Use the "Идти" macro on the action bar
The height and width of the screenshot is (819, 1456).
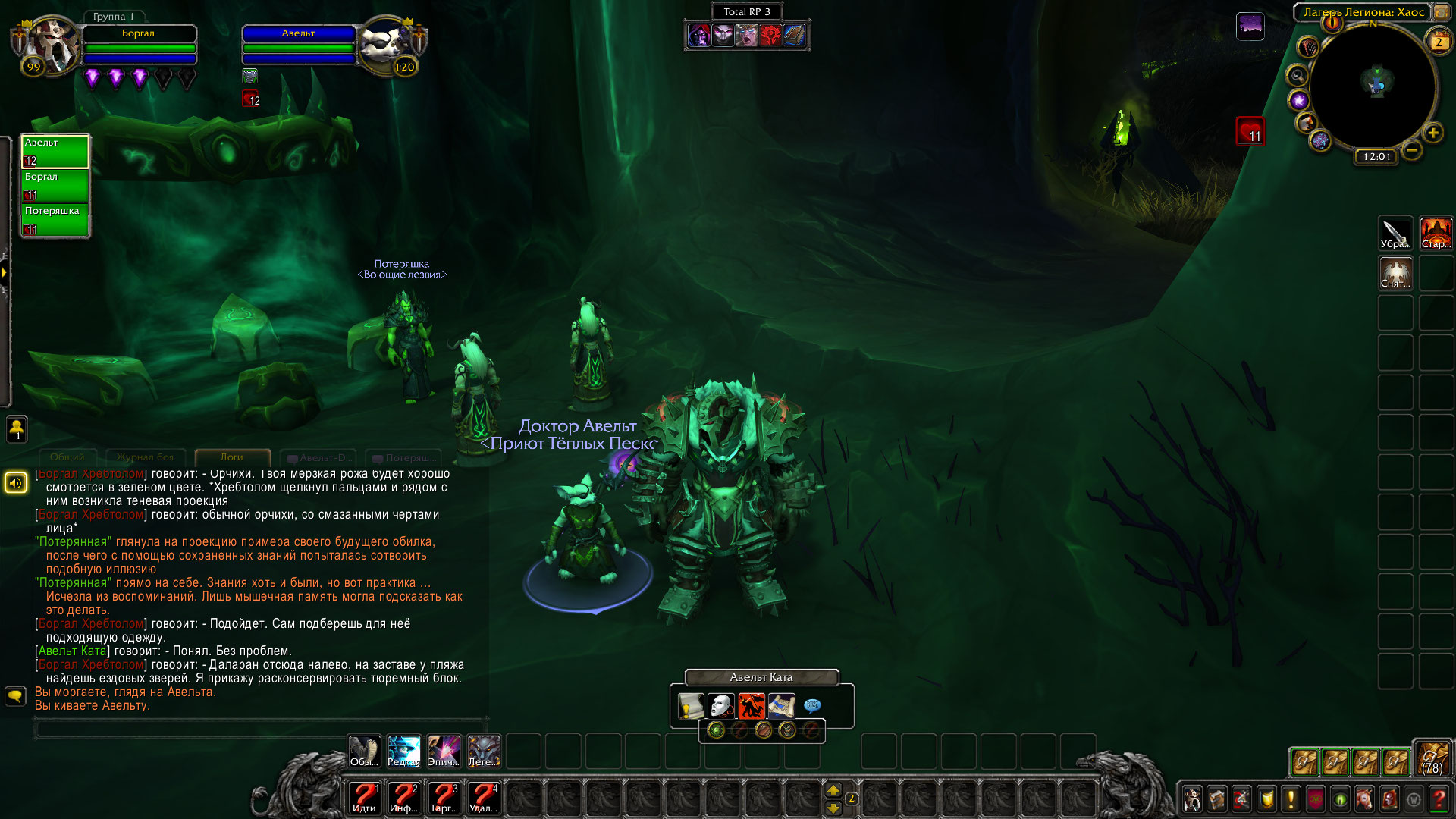click(364, 798)
